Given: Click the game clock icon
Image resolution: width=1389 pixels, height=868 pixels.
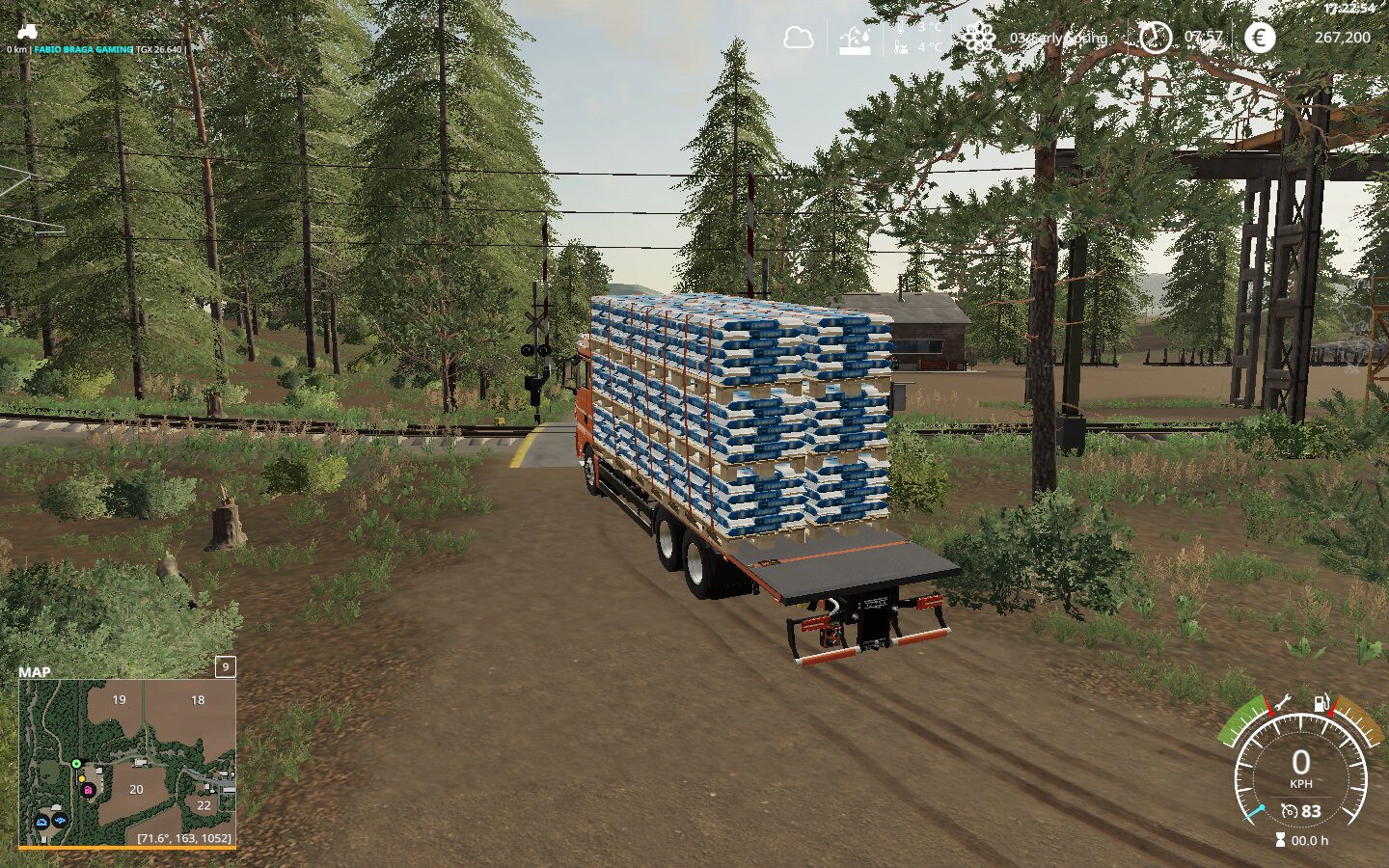Looking at the screenshot, I should [x=1154, y=38].
